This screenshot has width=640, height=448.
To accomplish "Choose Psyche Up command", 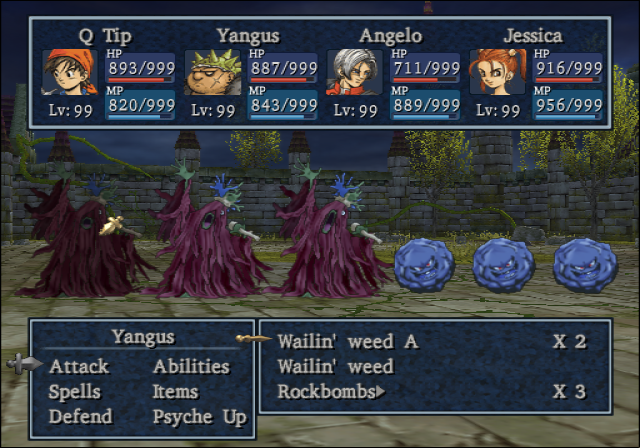I will pyautogui.click(x=199, y=416).
